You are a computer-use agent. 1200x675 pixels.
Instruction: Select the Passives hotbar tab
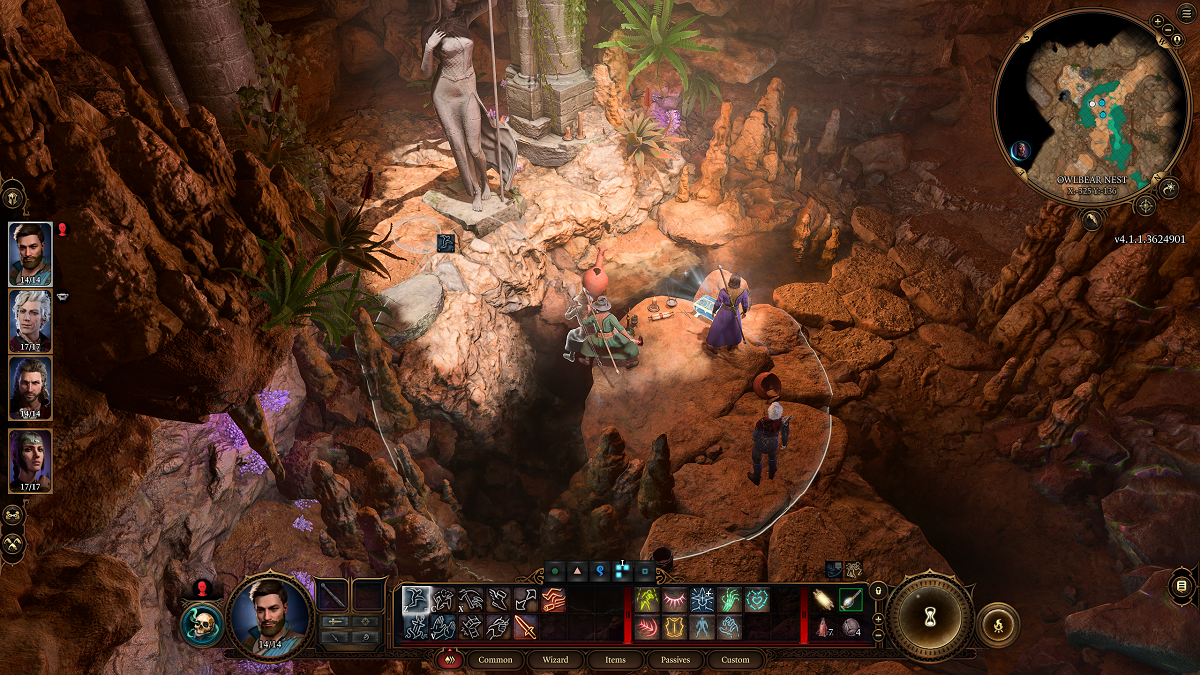(x=675, y=660)
